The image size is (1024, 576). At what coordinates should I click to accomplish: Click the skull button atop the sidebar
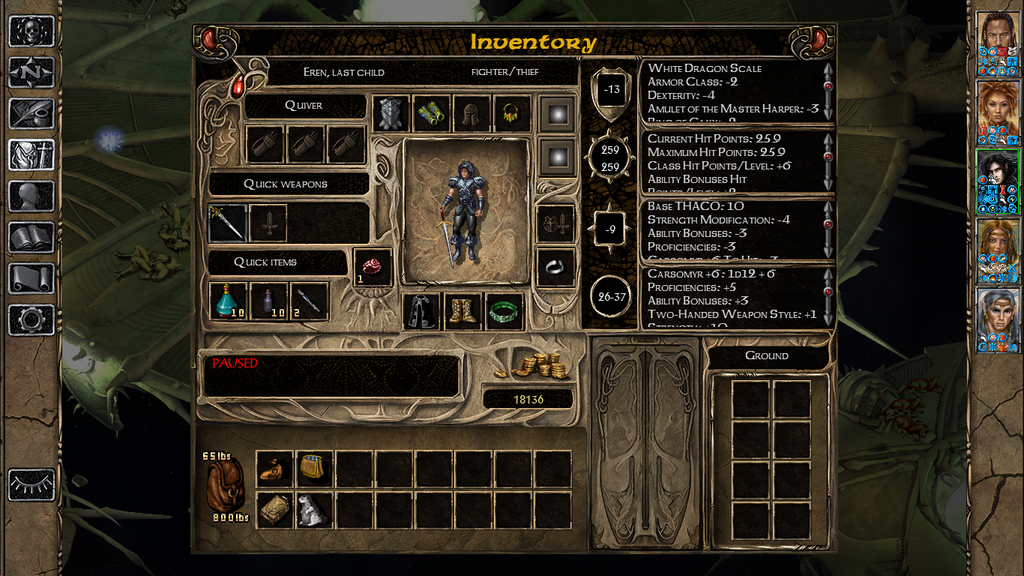point(31,31)
